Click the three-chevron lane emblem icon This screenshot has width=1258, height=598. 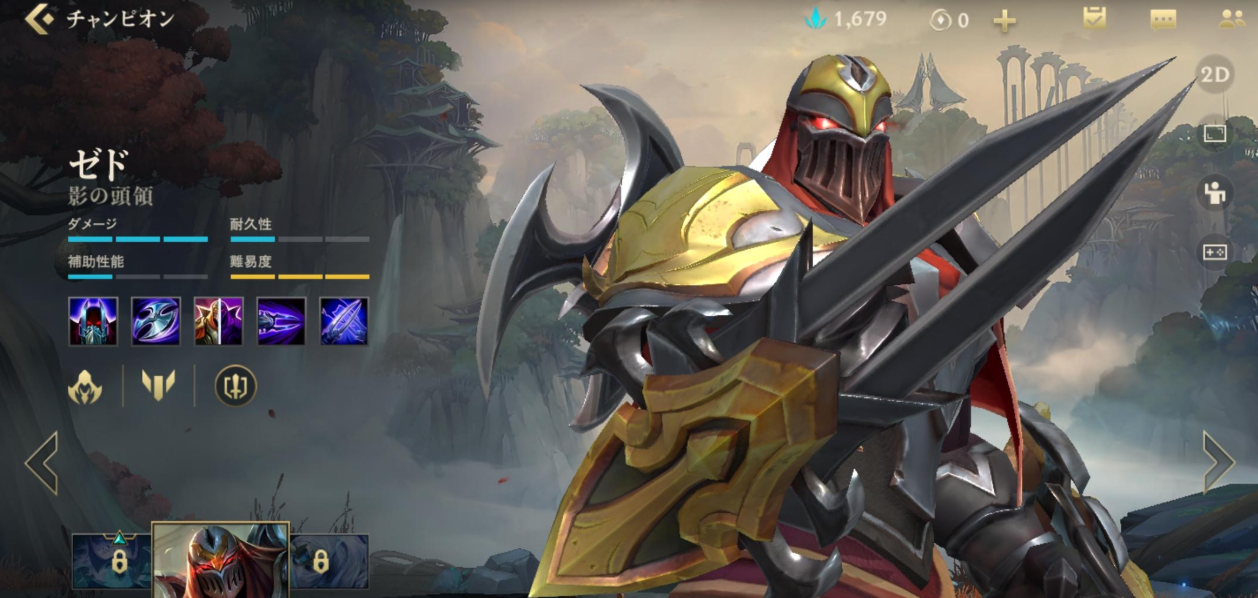click(158, 385)
